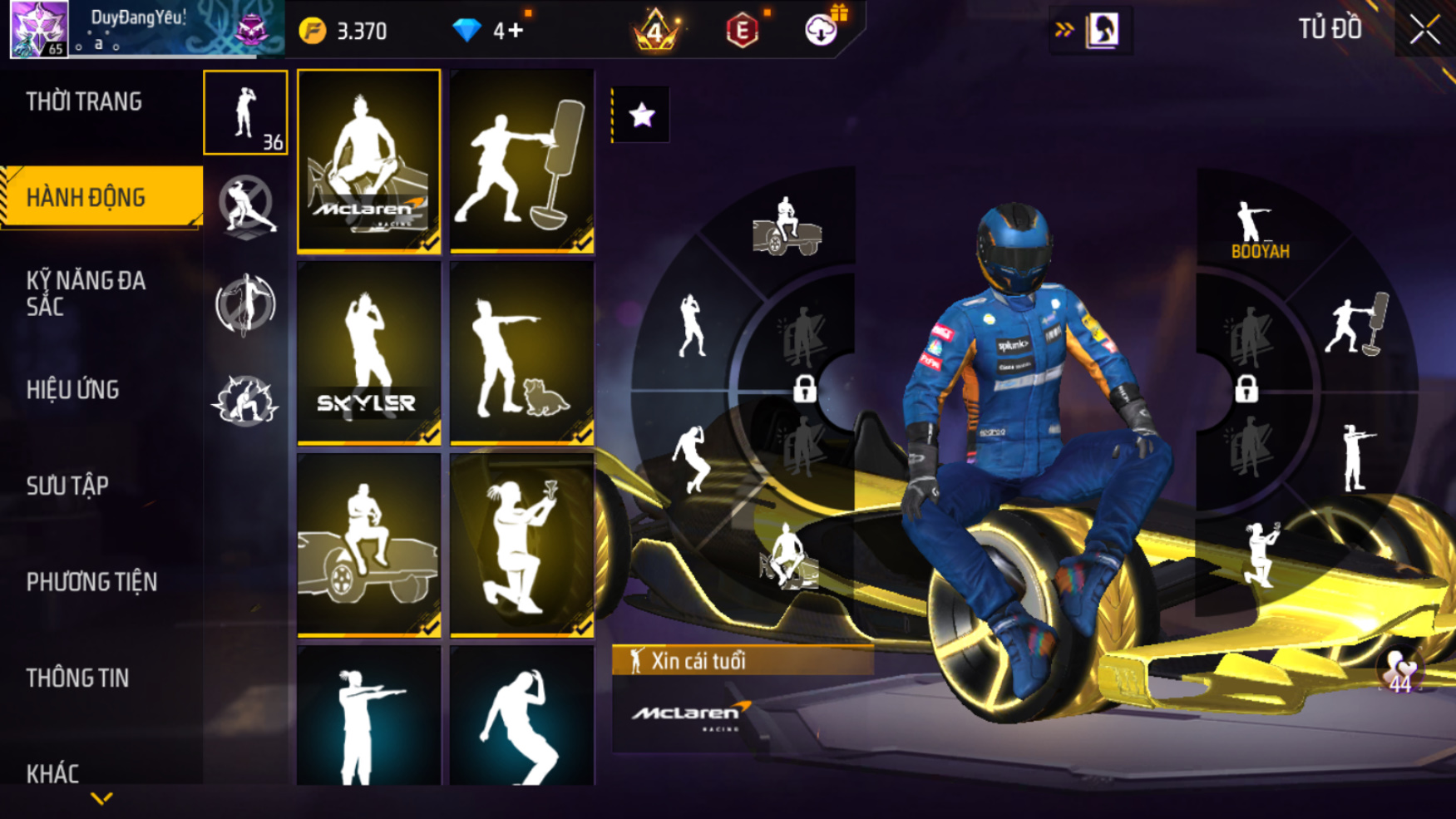Switch to Kỹ Năng Đa Sắc
This screenshot has width=1456, height=819.
coord(86,294)
